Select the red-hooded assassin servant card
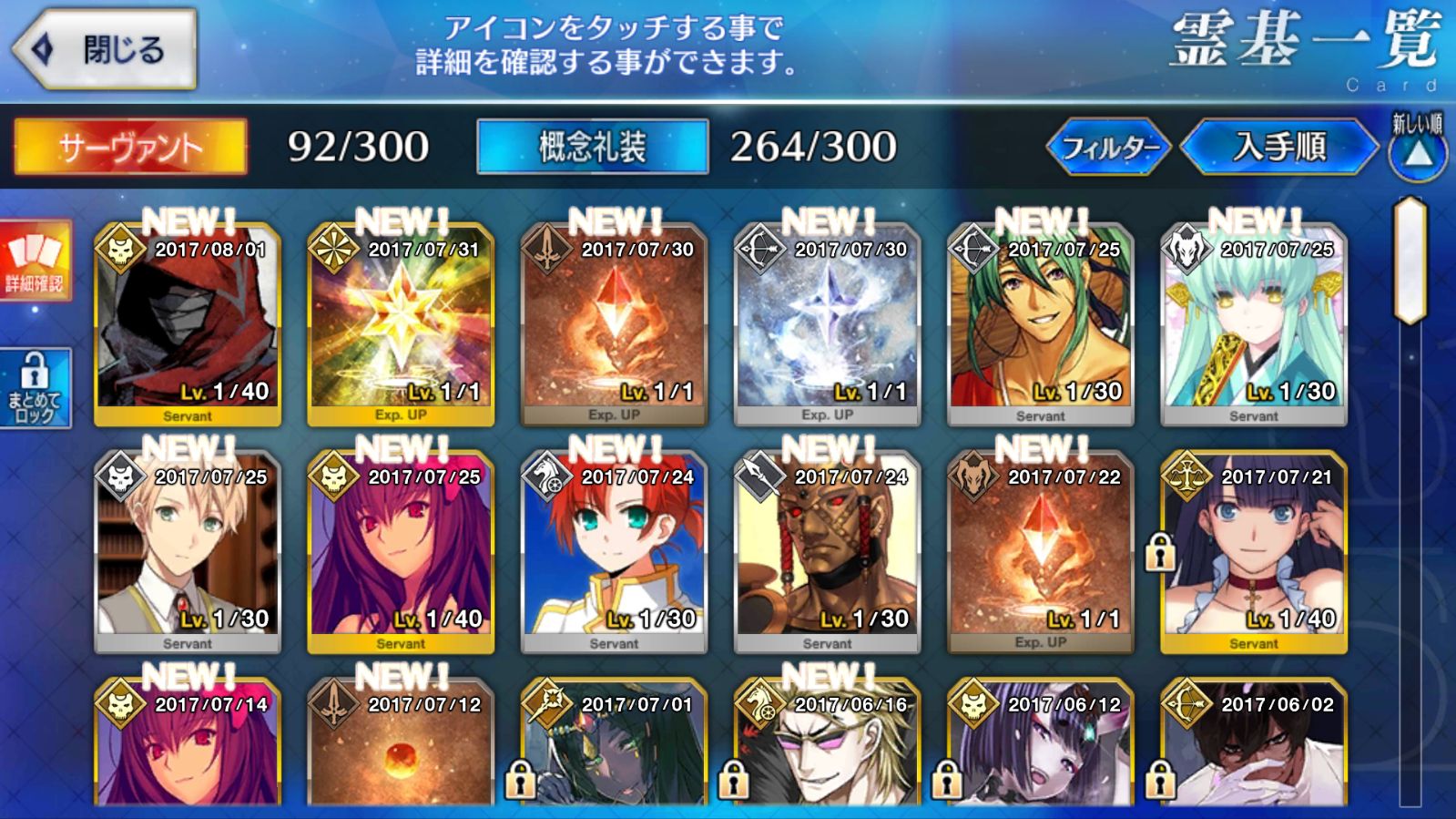This screenshot has height=819, width=1456. tap(188, 325)
